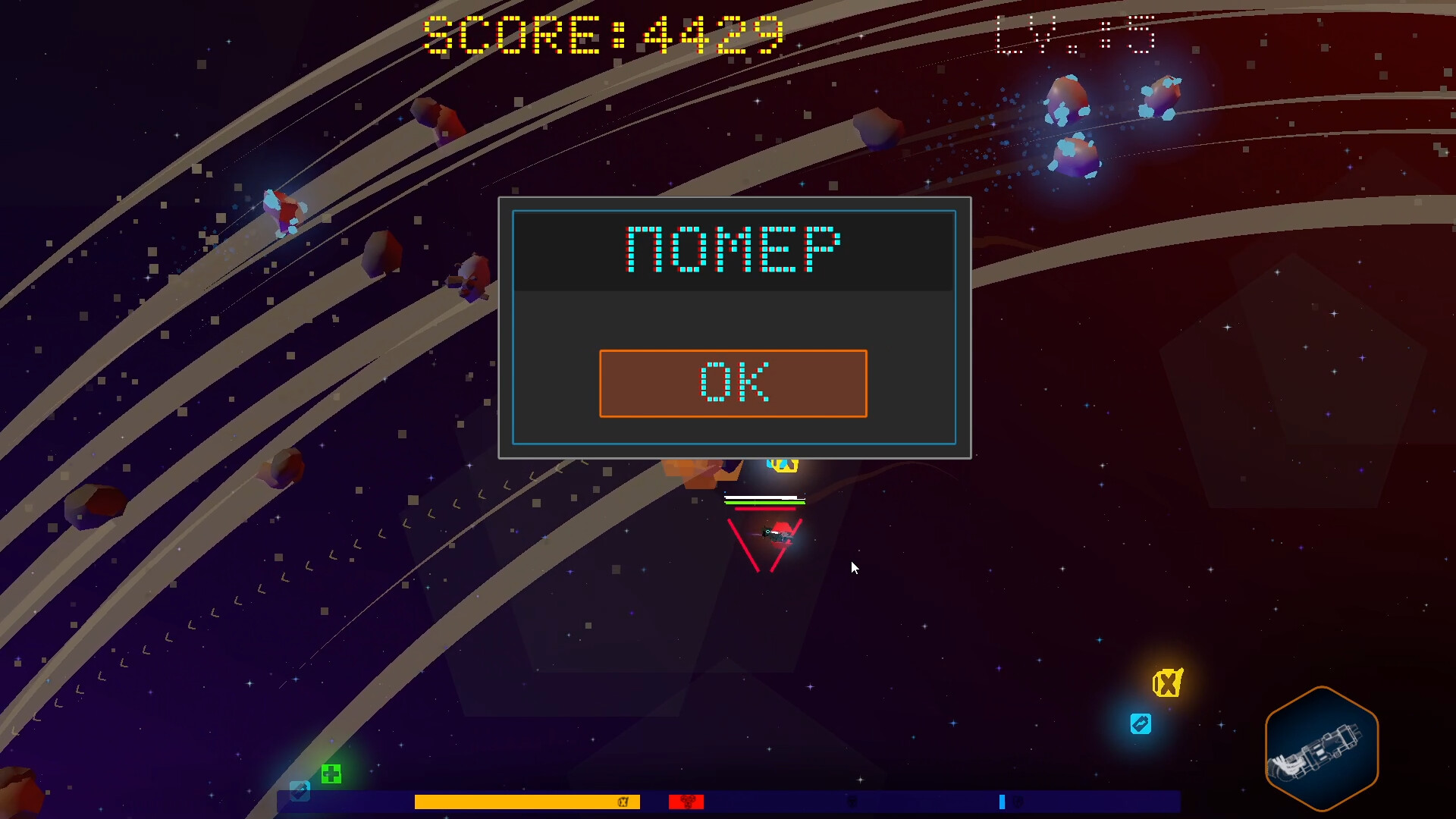
Task: Click the green health cross pickup icon
Action: [330, 773]
